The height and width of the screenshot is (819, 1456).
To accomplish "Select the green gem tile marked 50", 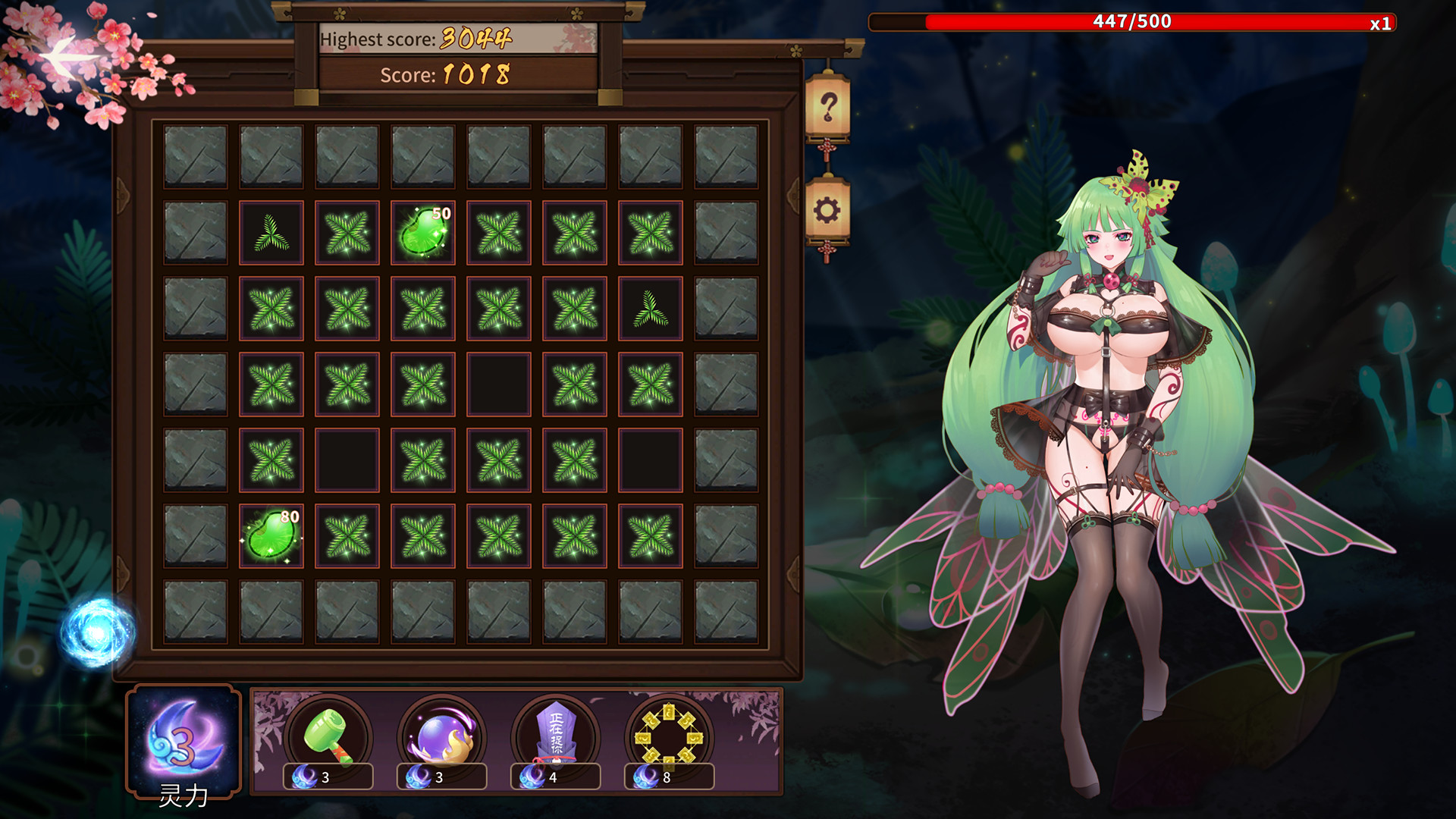I will (422, 232).
